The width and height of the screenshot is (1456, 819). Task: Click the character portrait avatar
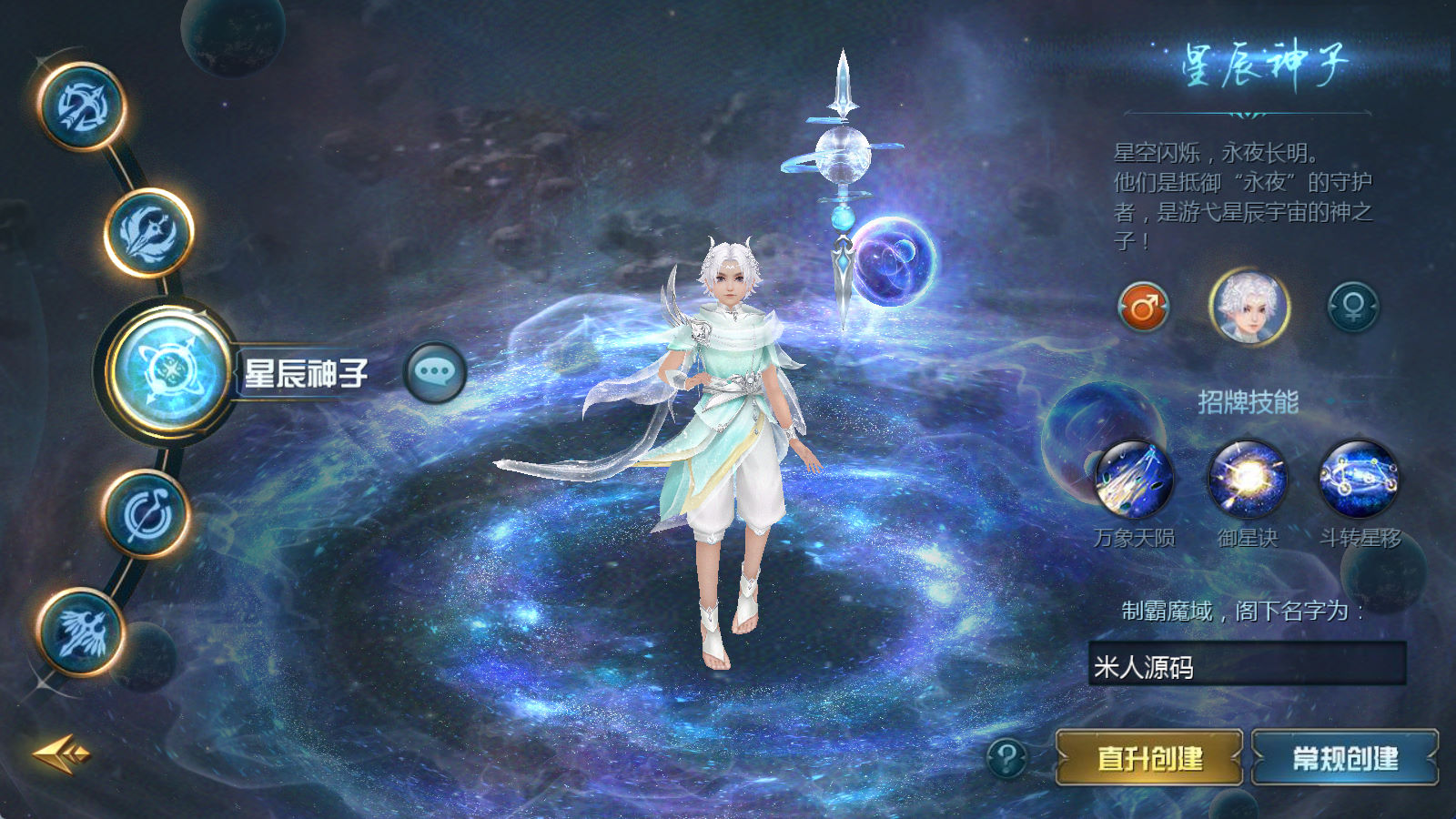pyautogui.click(x=1249, y=308)
